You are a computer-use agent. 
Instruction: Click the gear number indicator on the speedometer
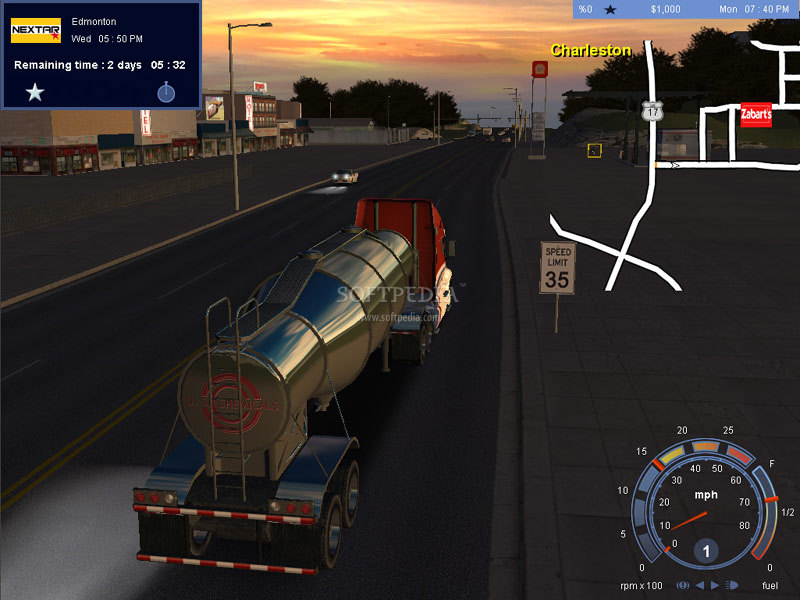tap(707, 551)
